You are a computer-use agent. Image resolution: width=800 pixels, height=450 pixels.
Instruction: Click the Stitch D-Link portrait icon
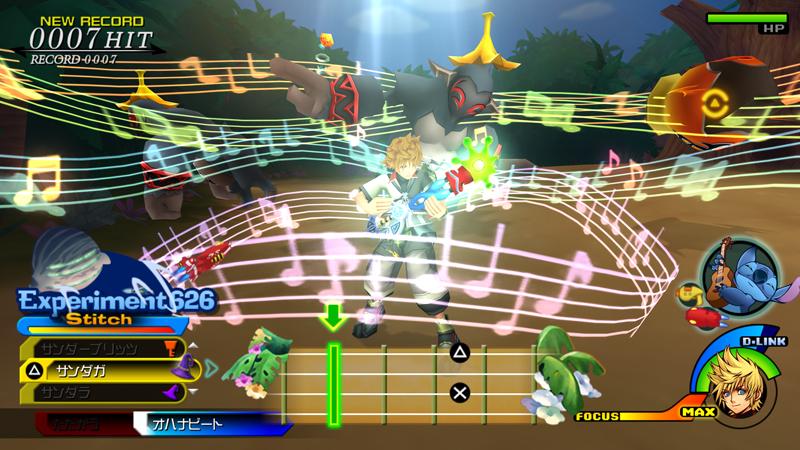click(727, 269)
